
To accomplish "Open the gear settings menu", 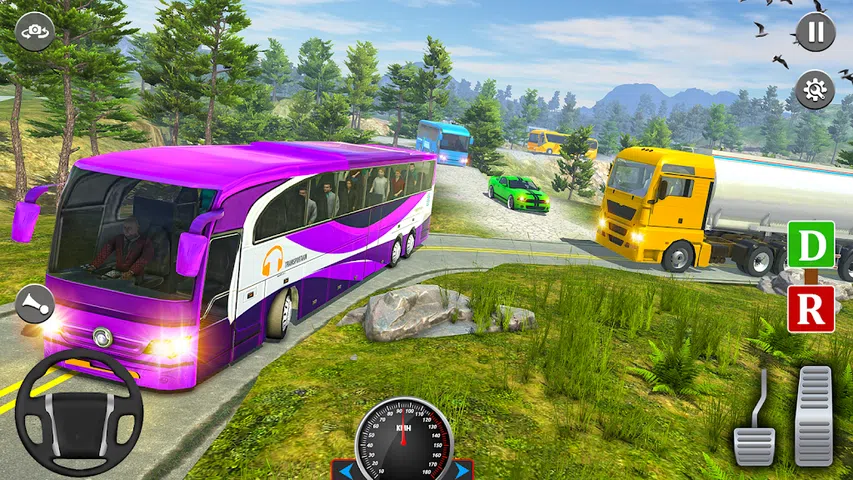I will (x=815, y=89).
